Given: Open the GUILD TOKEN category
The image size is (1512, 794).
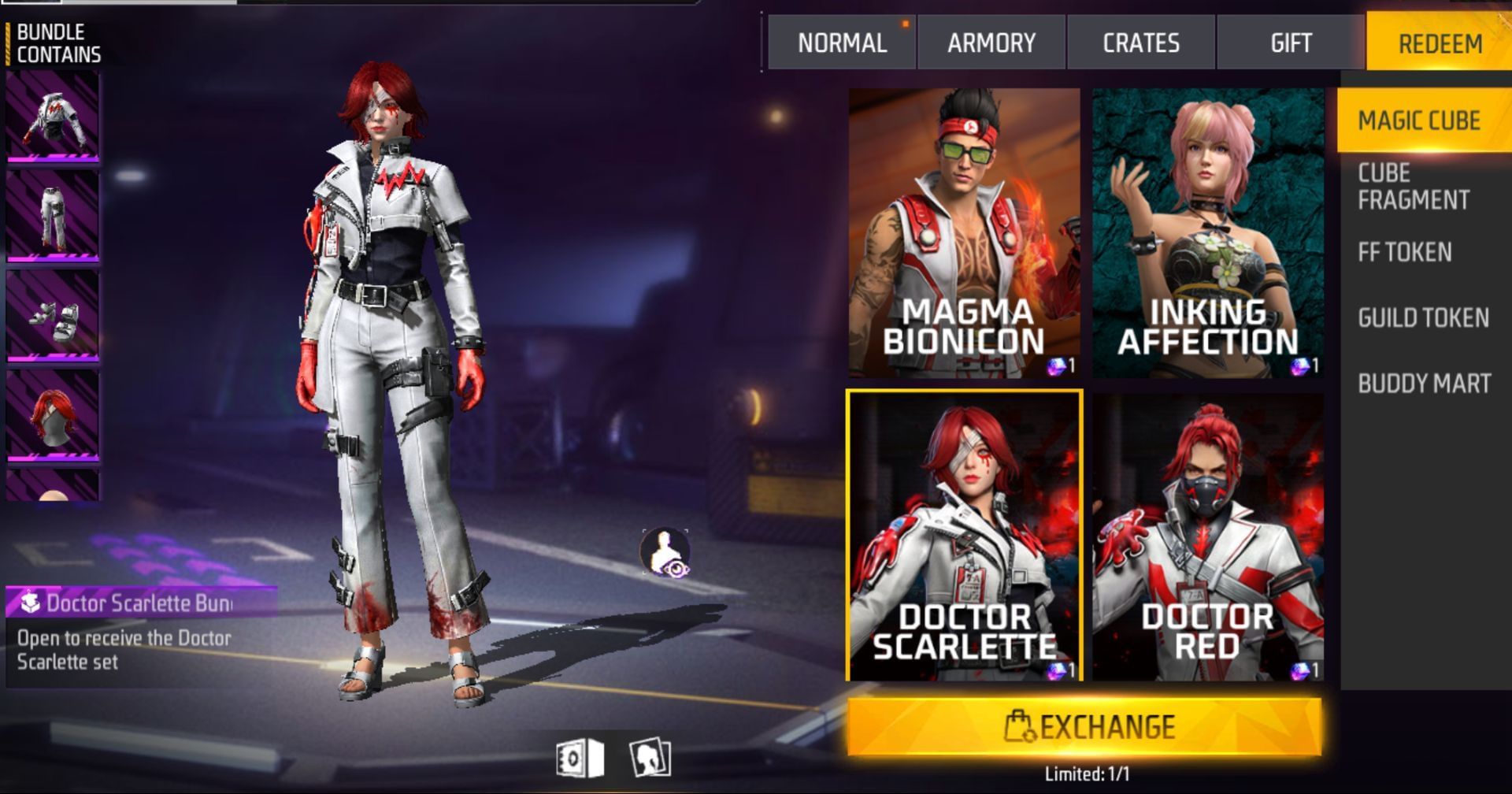Looking at the screenshot, I should click(x=1421, y=317).
